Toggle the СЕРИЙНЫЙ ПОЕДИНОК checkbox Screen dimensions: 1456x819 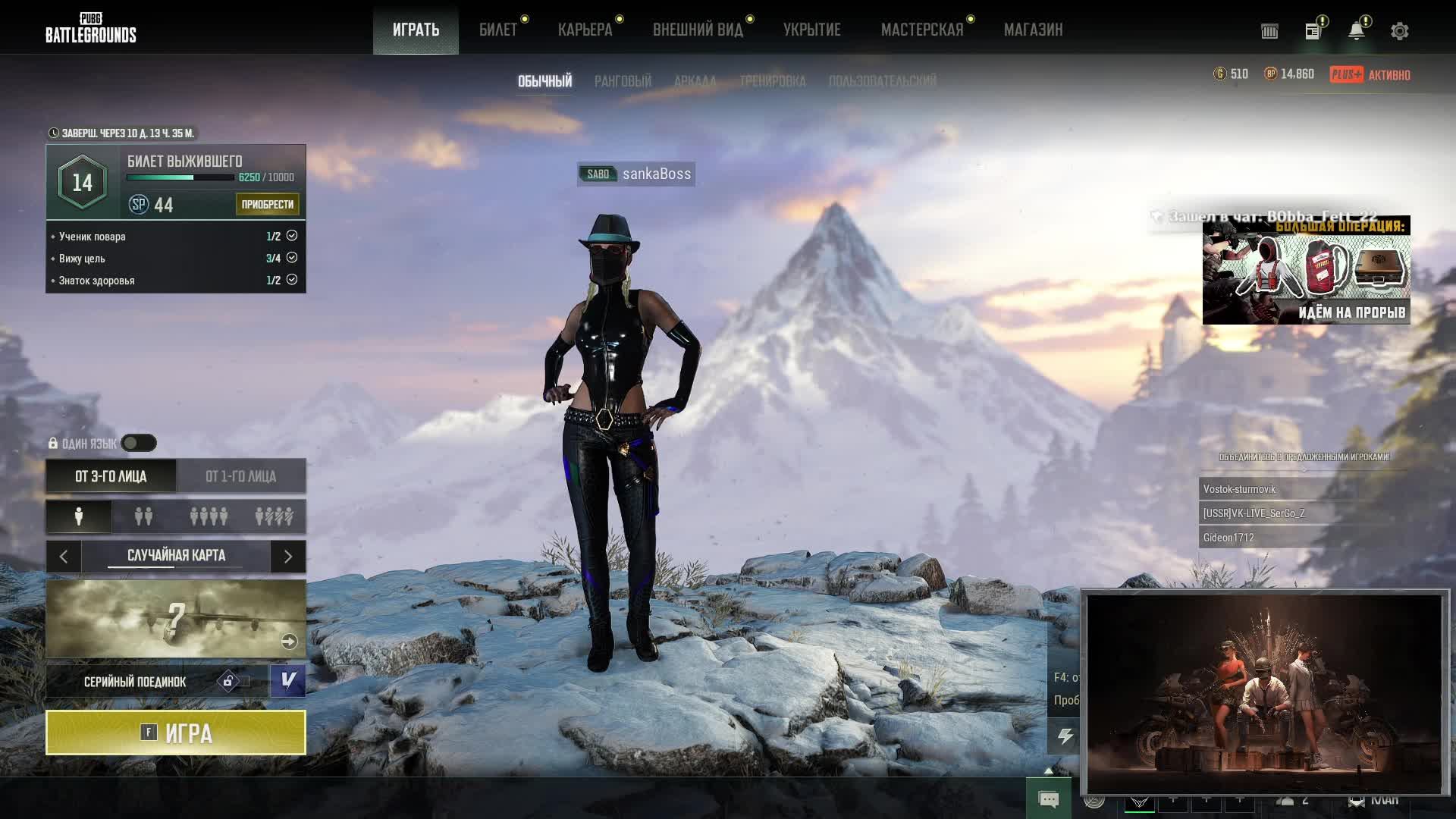tap(288, 680)
